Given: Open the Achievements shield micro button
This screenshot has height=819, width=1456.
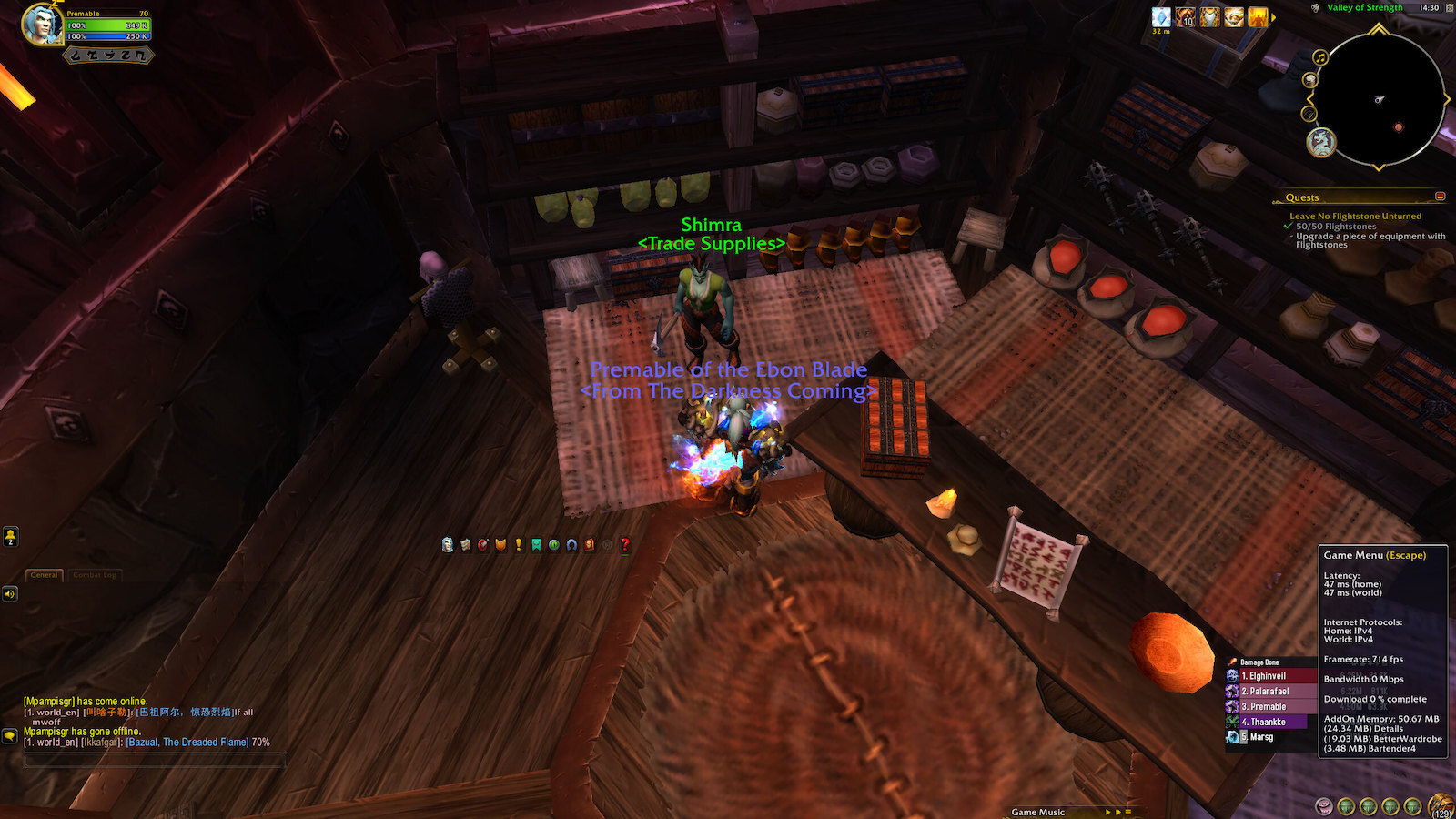Looking at the screenshot, I should pos(500,544).
